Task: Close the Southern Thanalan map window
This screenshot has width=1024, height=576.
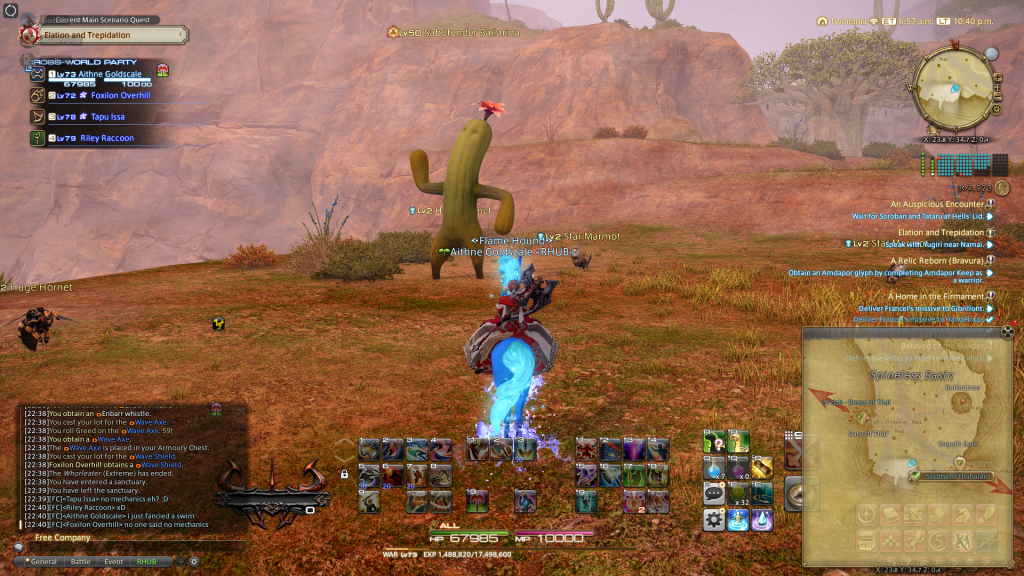Action: pos(1006,332)
